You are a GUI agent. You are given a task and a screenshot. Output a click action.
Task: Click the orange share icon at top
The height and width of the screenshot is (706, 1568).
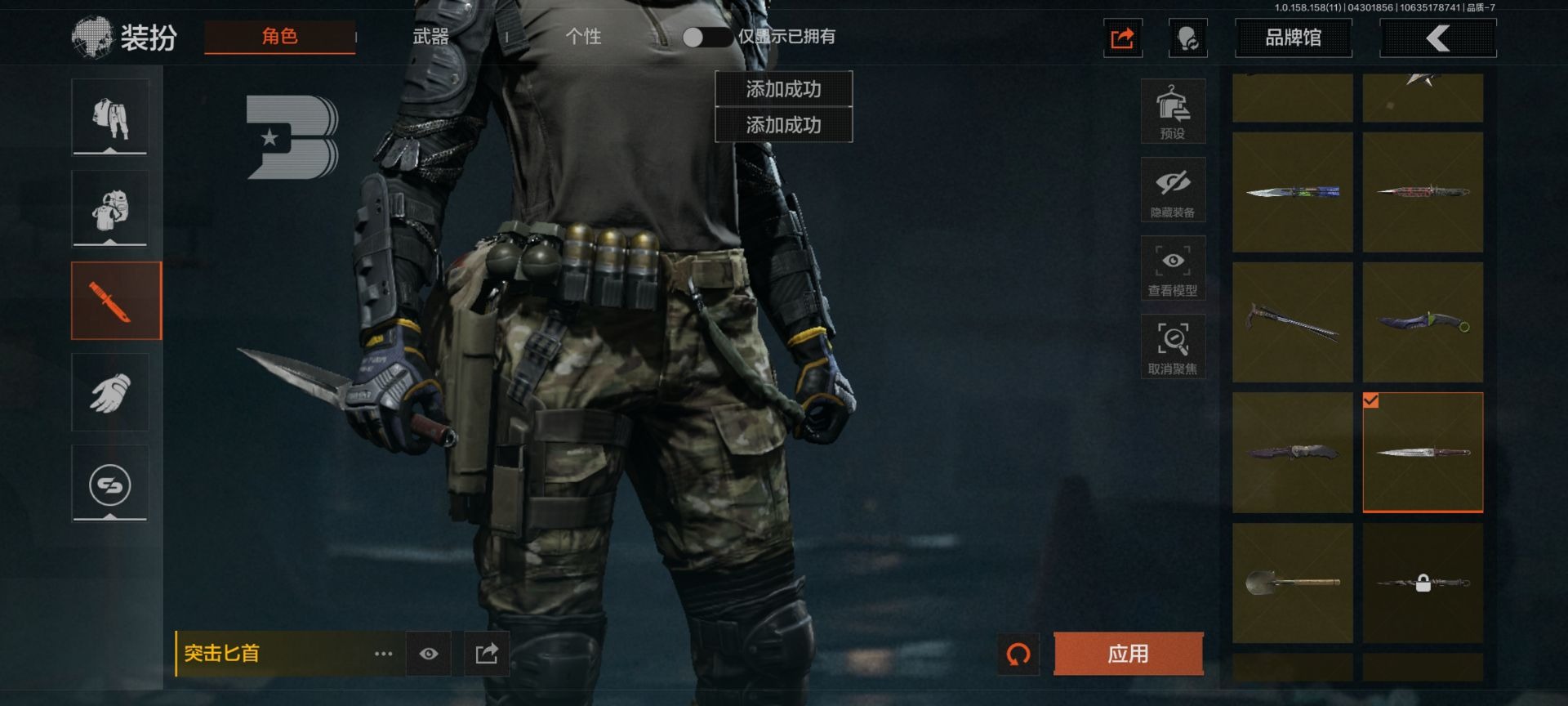(x=1122, y=38)
